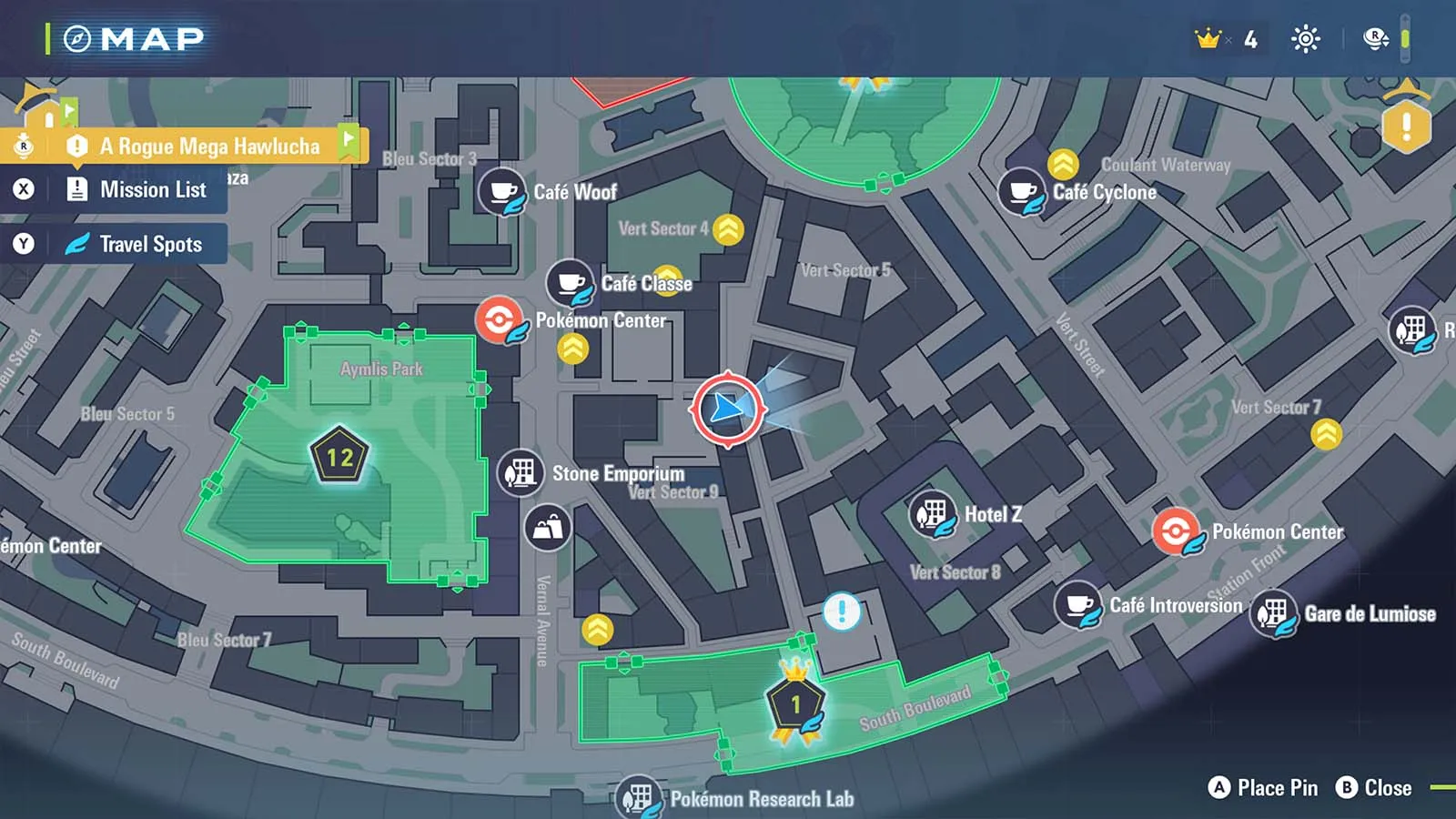1456x819 pixels.
Task: Select the Gare de Lumiose marker
Action: tap(1274, 613)
